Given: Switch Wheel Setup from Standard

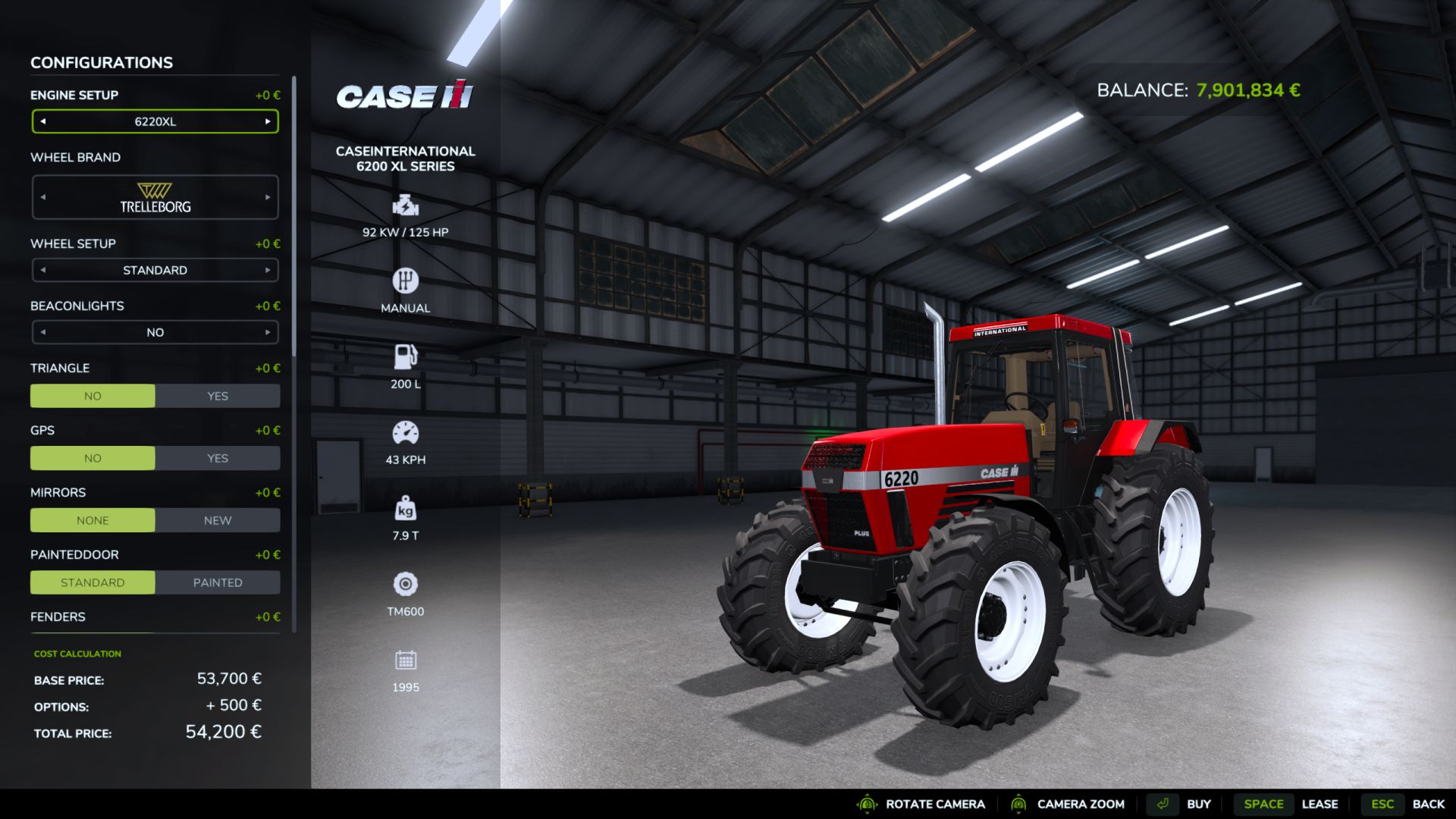Looking at the screenshot, I should [x=267, y=270].
